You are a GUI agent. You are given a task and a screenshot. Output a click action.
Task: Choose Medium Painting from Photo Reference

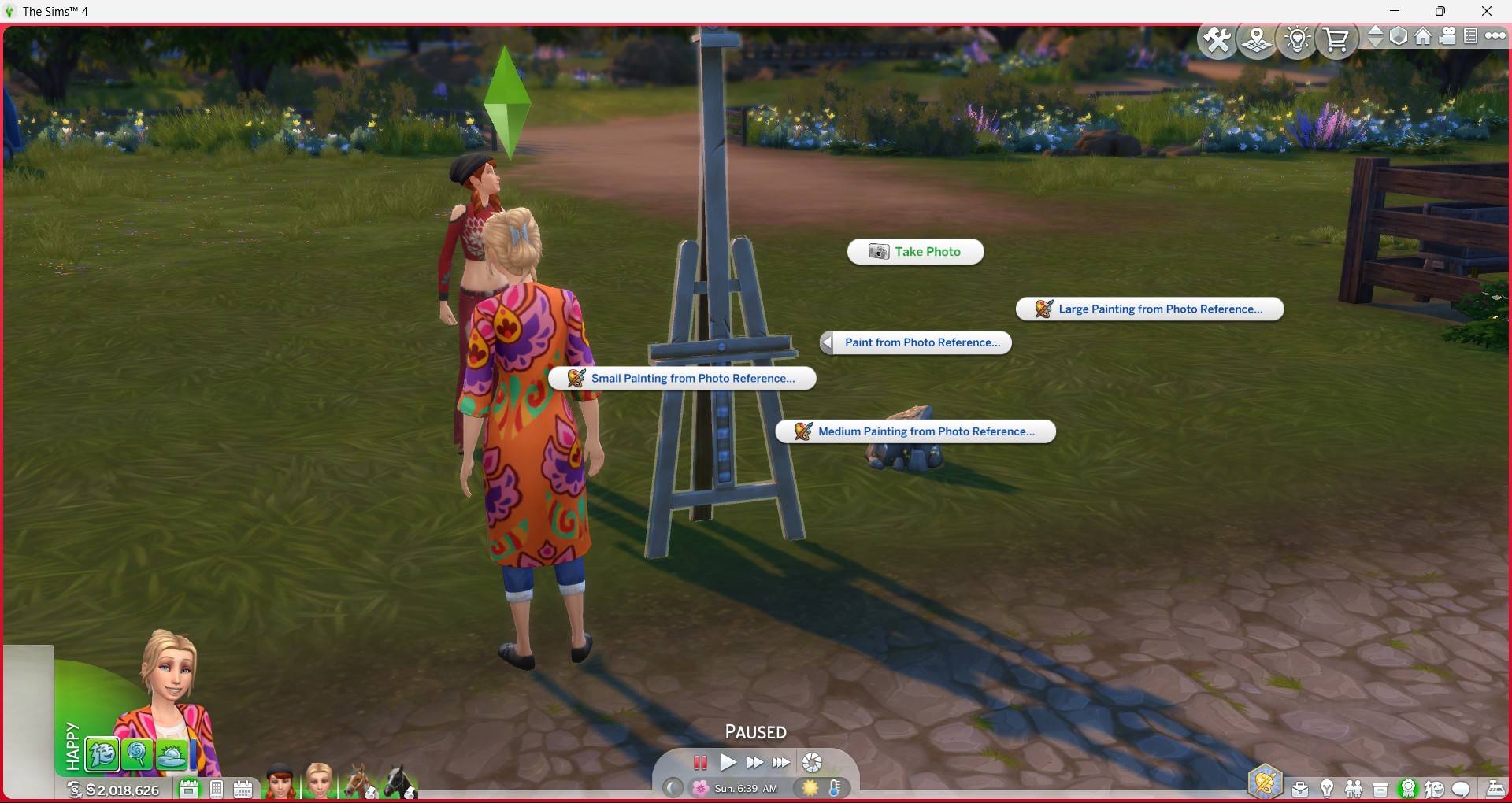(915, 431)
